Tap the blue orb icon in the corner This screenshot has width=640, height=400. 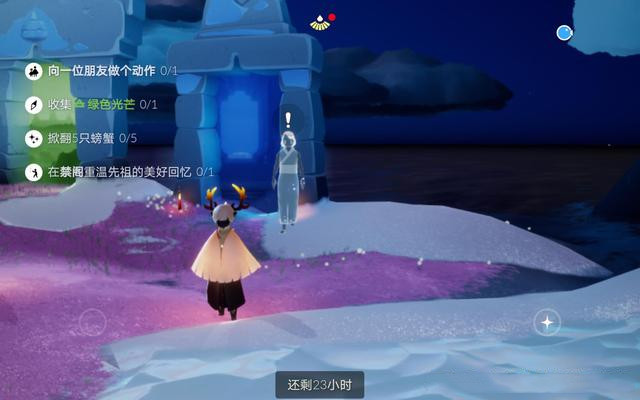click(x=565, y=33)
